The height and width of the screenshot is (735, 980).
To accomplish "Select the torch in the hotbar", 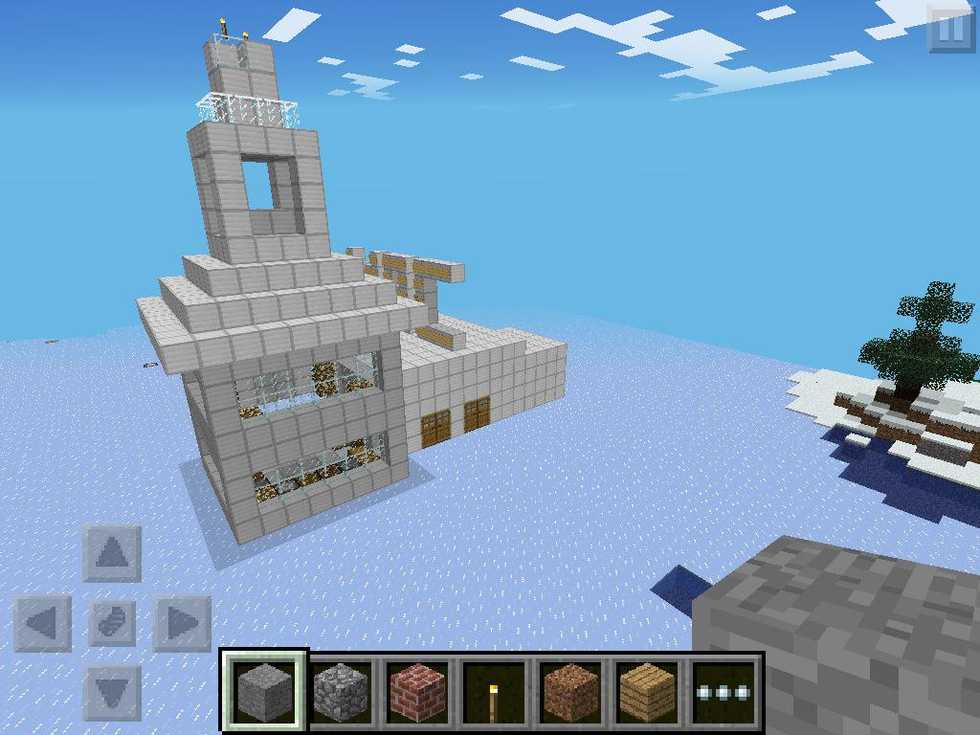I will tap(495, 691).
